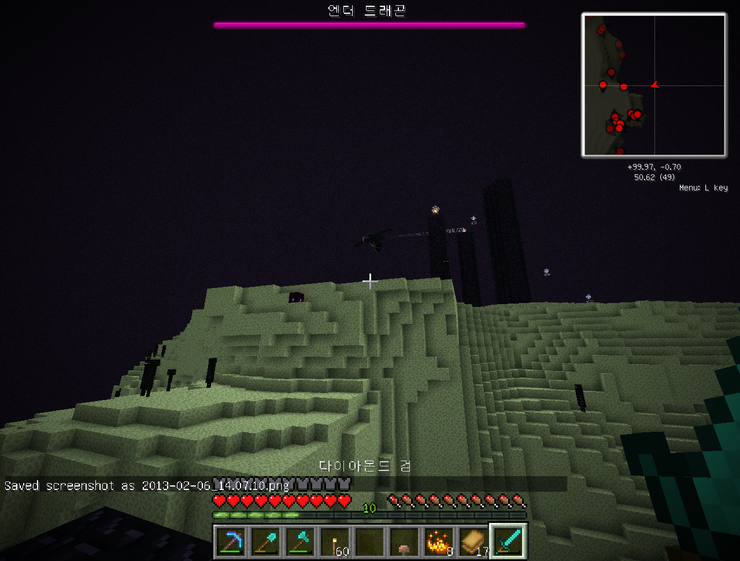Select the fiery orange item stack

439,541
